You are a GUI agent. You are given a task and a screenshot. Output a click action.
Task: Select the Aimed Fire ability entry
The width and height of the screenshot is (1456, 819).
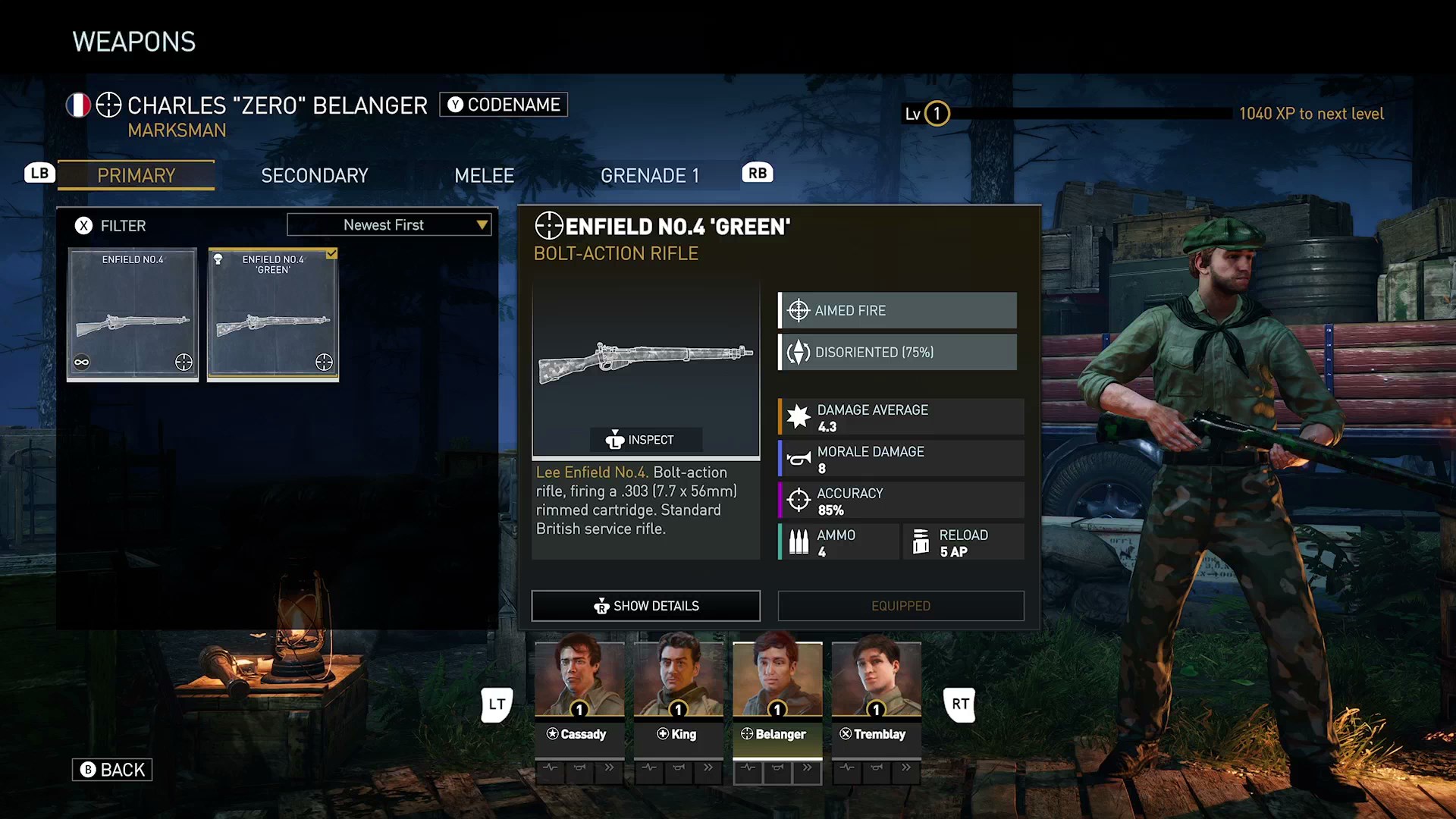898,310
